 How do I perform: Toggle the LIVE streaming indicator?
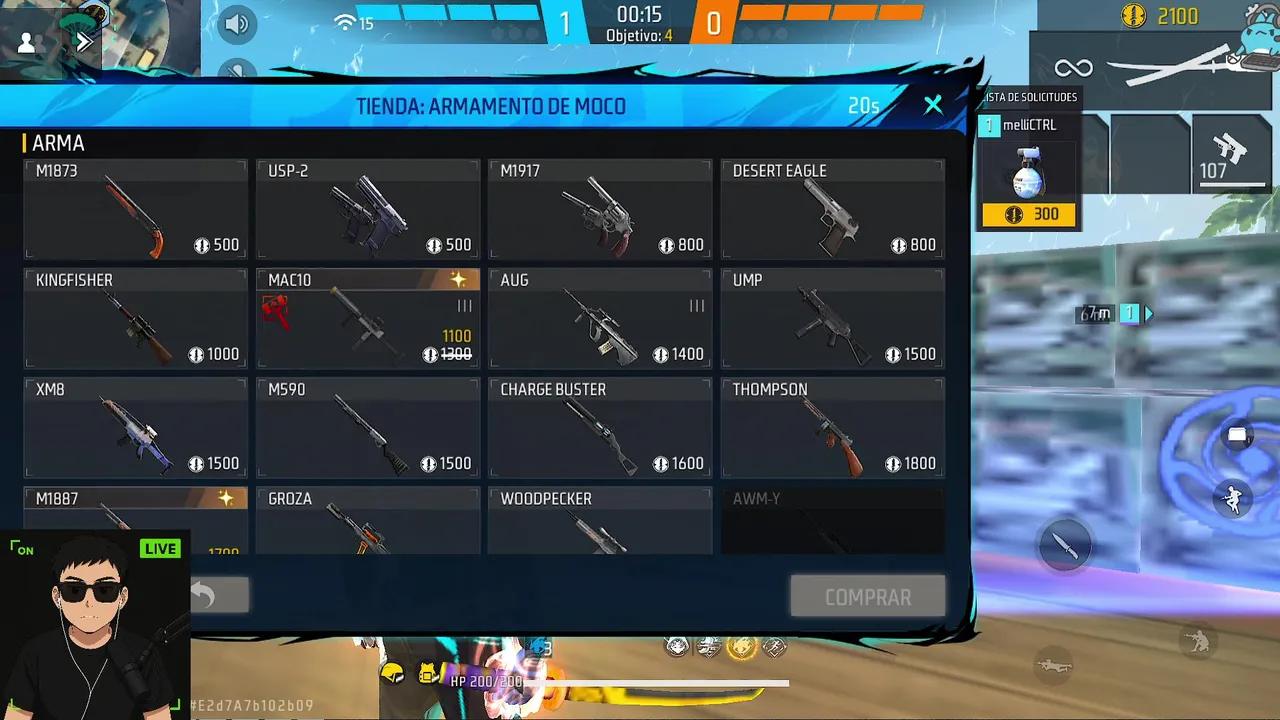tap(160, 548)
